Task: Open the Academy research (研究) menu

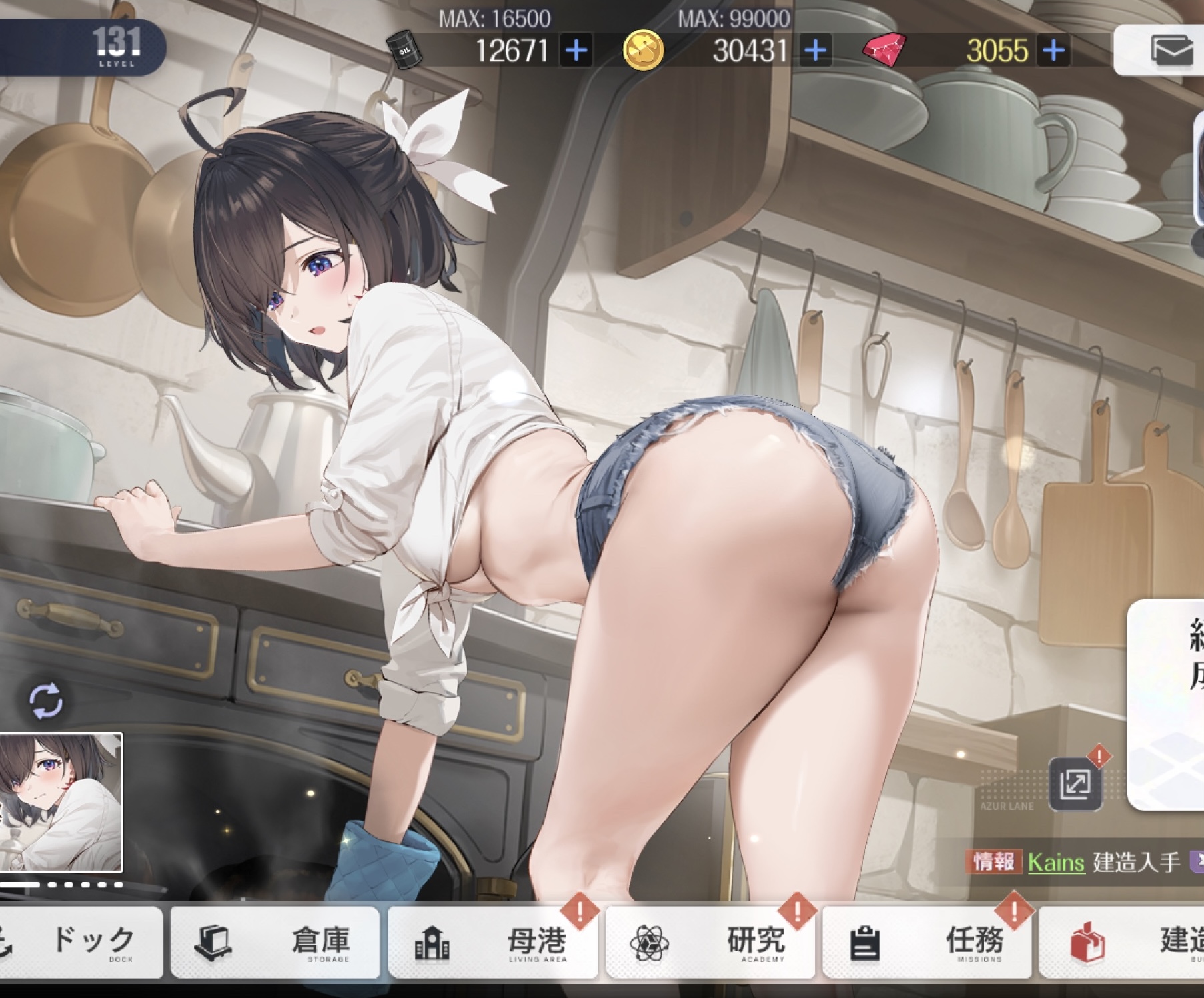Action: click(710, 941)
